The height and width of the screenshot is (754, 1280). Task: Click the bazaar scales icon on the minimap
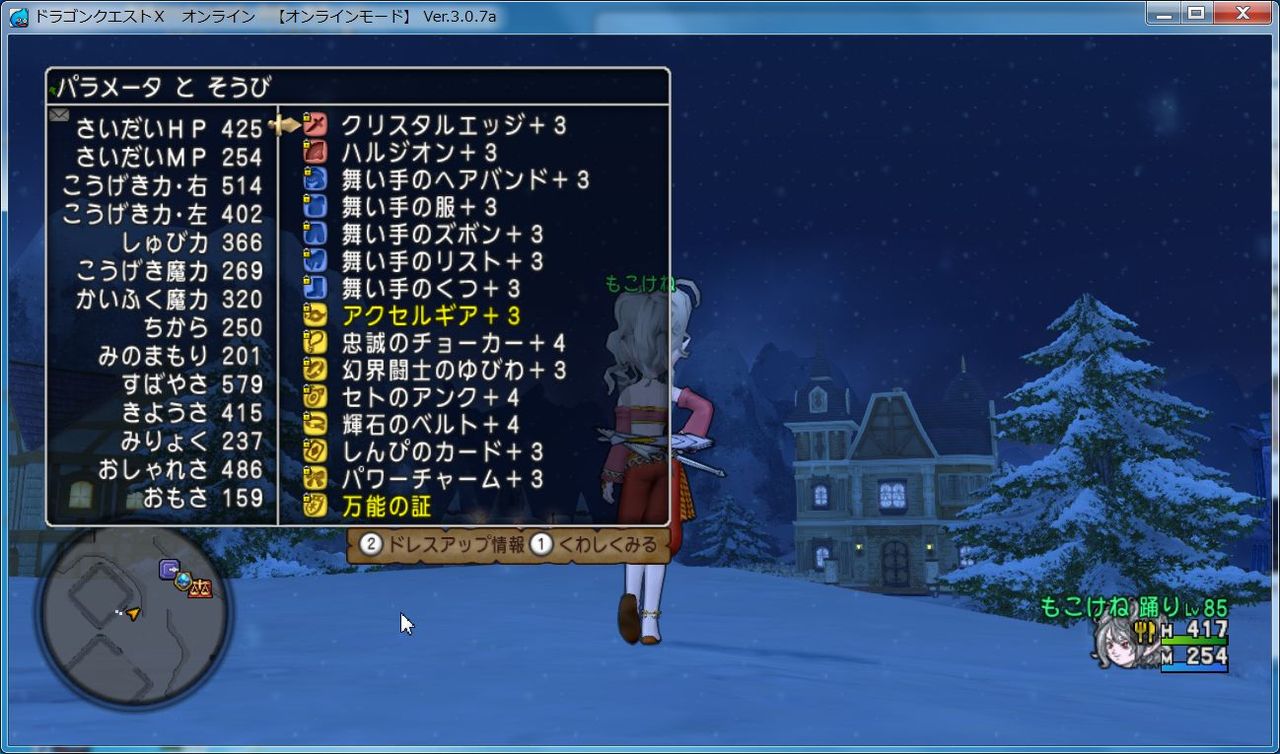(x=200, y=587)
